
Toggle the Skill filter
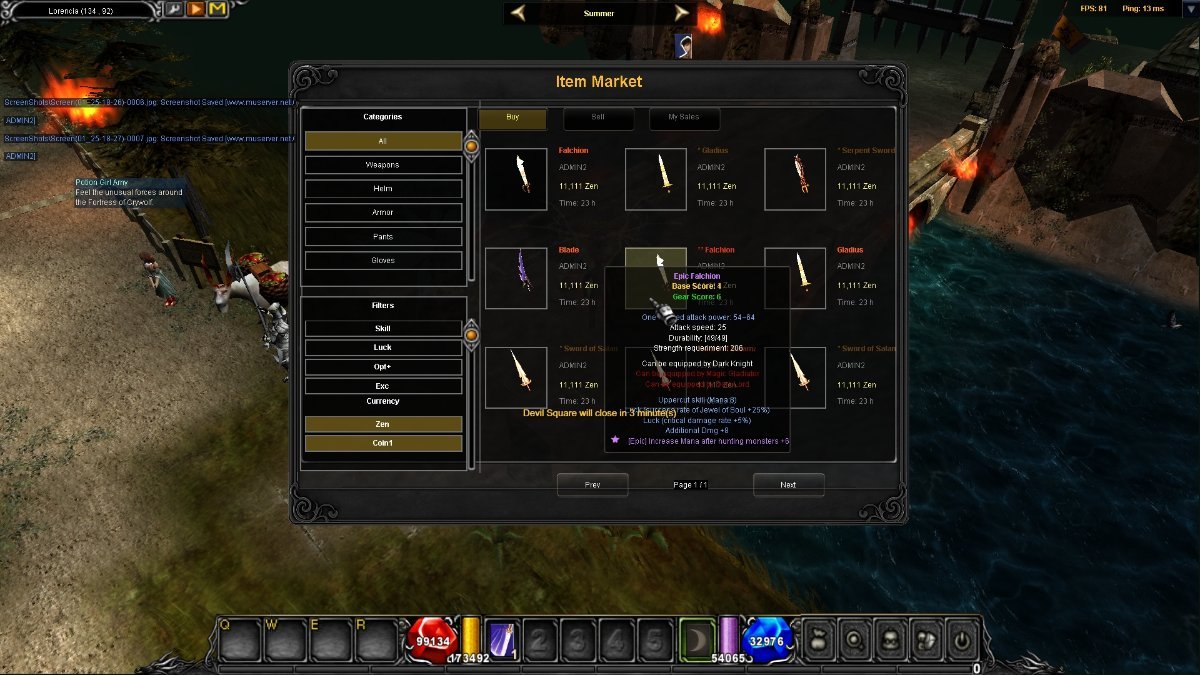pyautogui.click(x=383, y=328)
